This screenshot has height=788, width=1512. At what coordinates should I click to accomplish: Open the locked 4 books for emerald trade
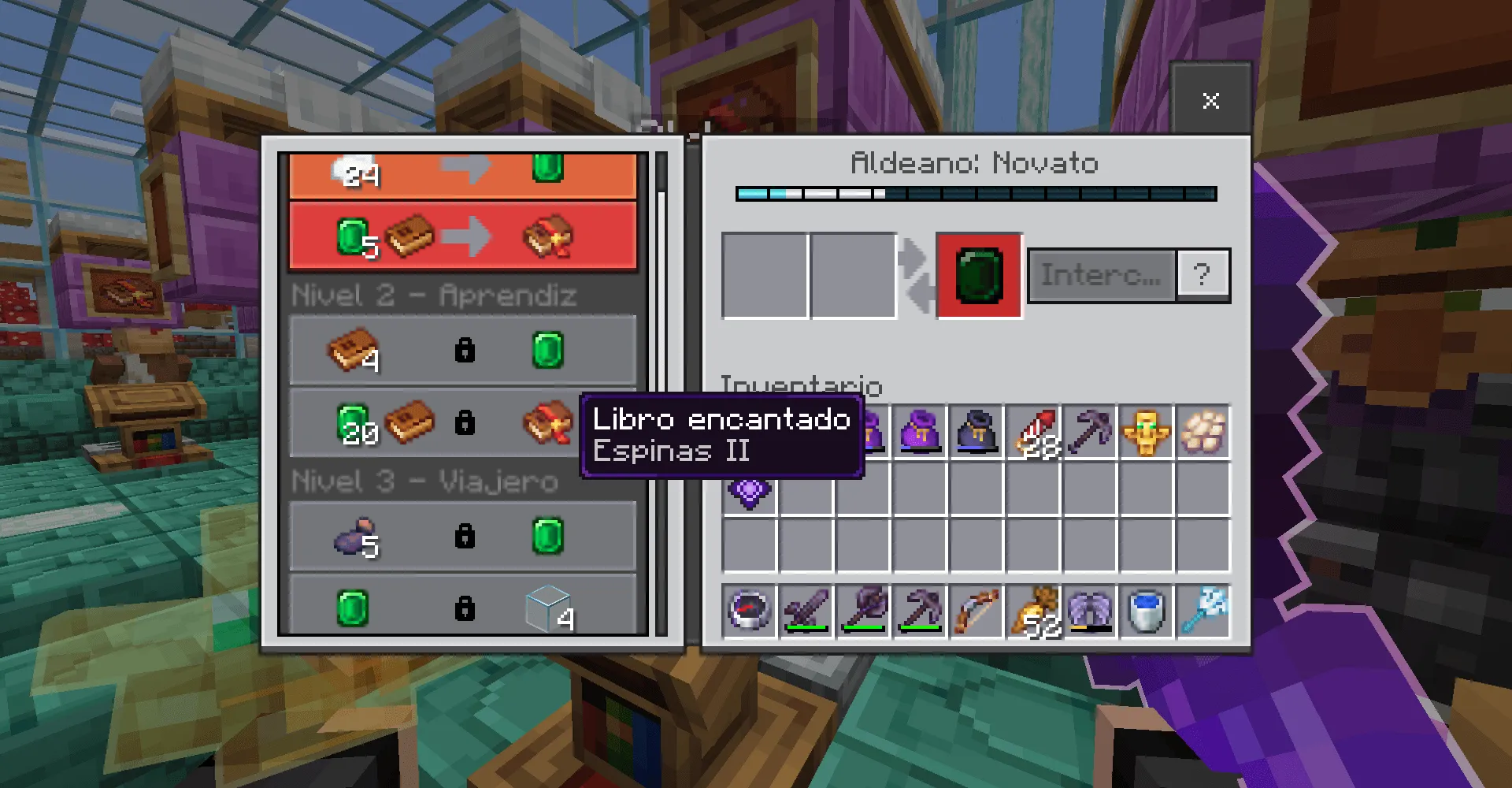463,350
